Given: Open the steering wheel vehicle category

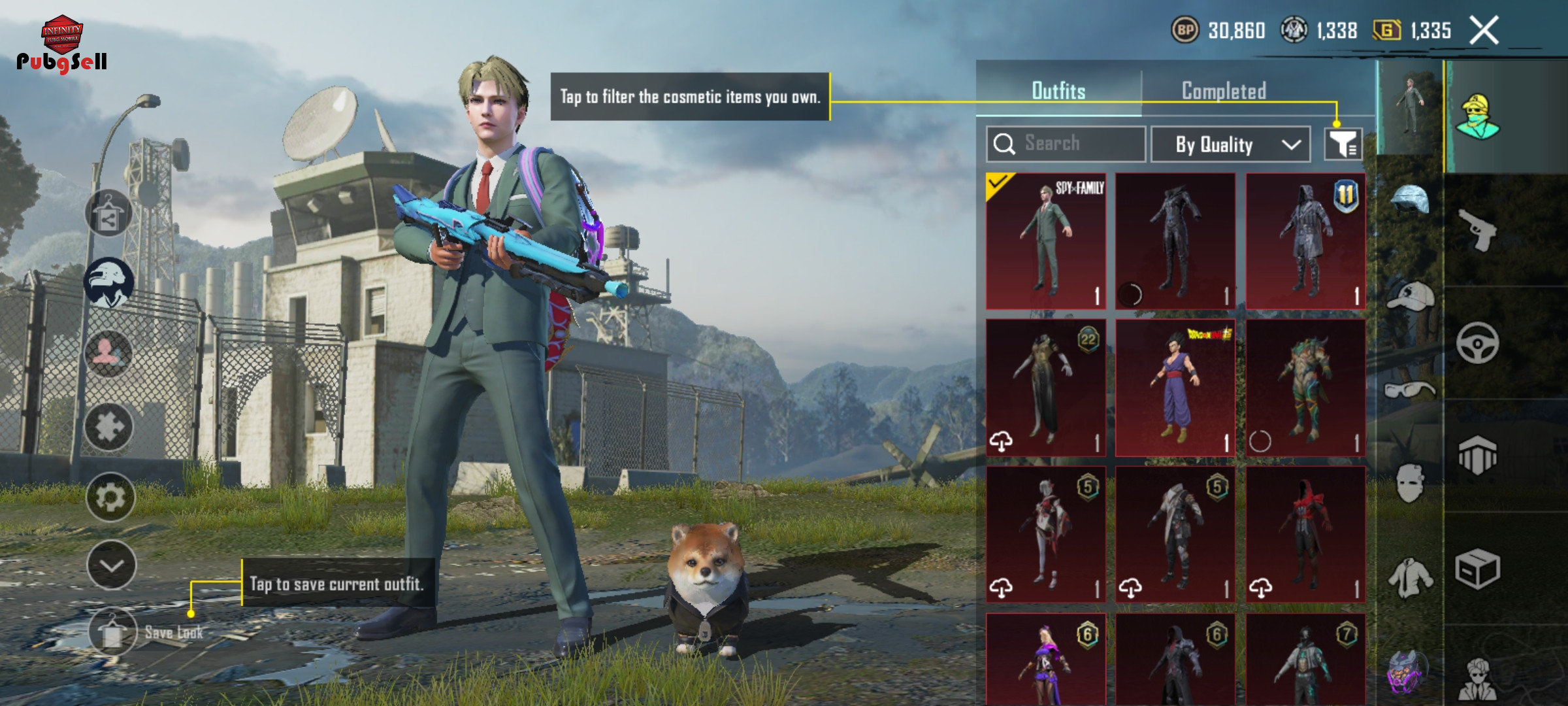Looking at the screenshot, I should (1477, 343).
